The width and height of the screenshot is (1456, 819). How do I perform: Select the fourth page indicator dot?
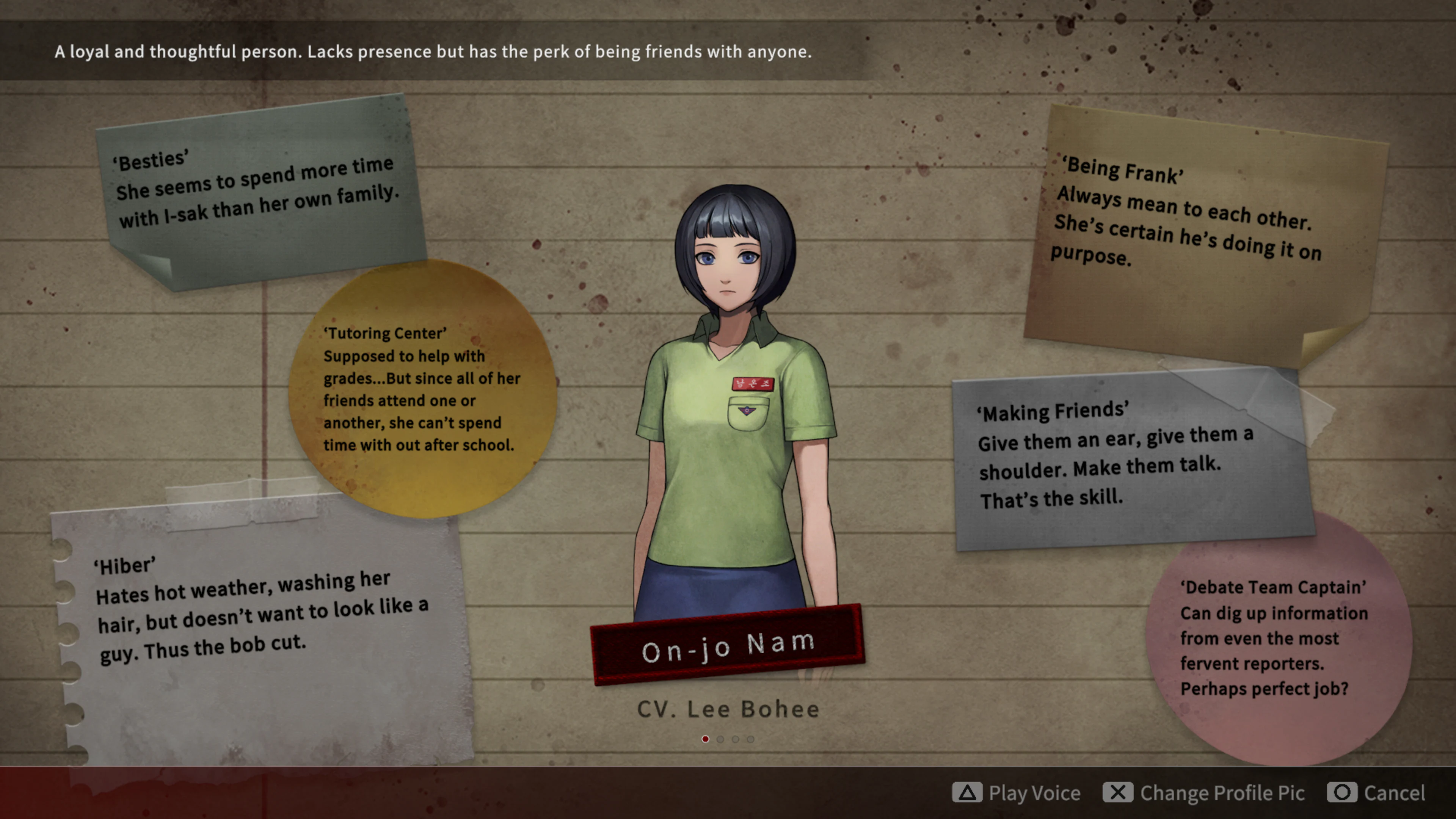pyautogui.click(x=750, y=739)
